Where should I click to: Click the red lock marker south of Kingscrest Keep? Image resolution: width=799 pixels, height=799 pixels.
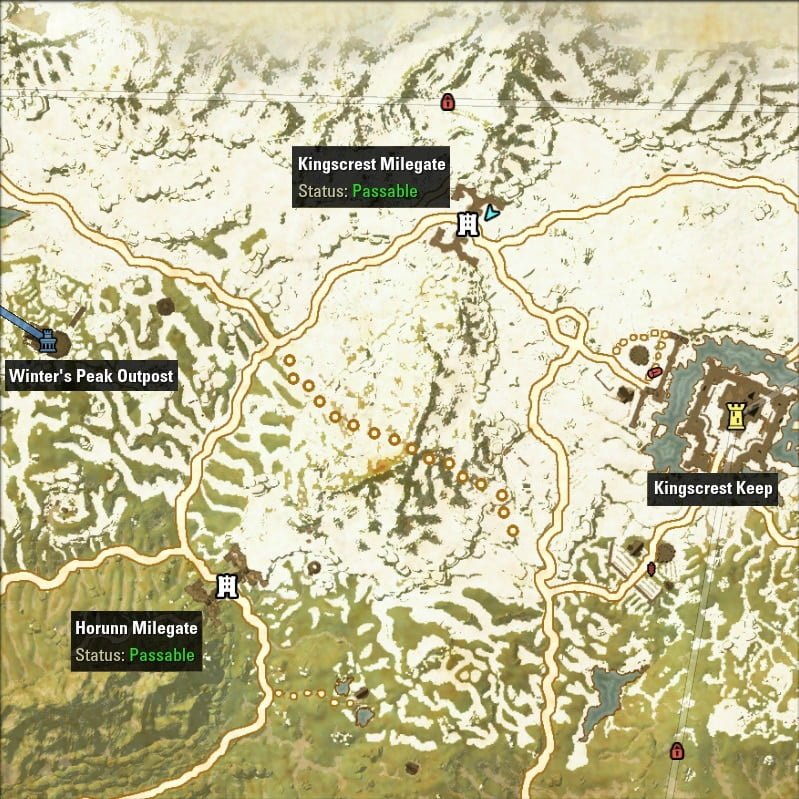tap(676, 751)
